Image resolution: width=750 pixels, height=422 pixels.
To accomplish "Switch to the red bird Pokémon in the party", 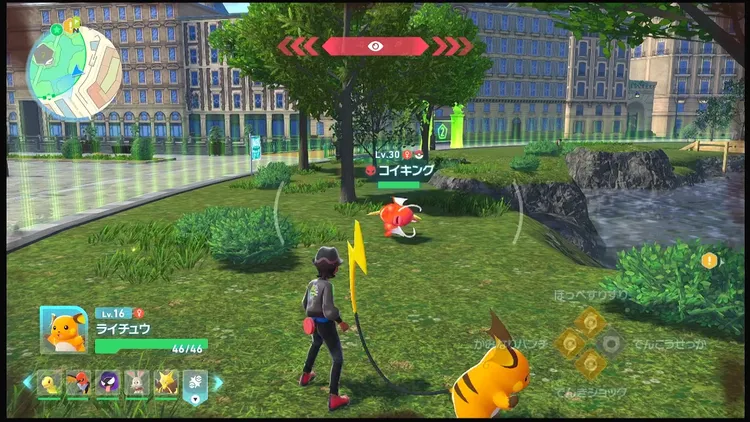I will [x=79, y=383].
